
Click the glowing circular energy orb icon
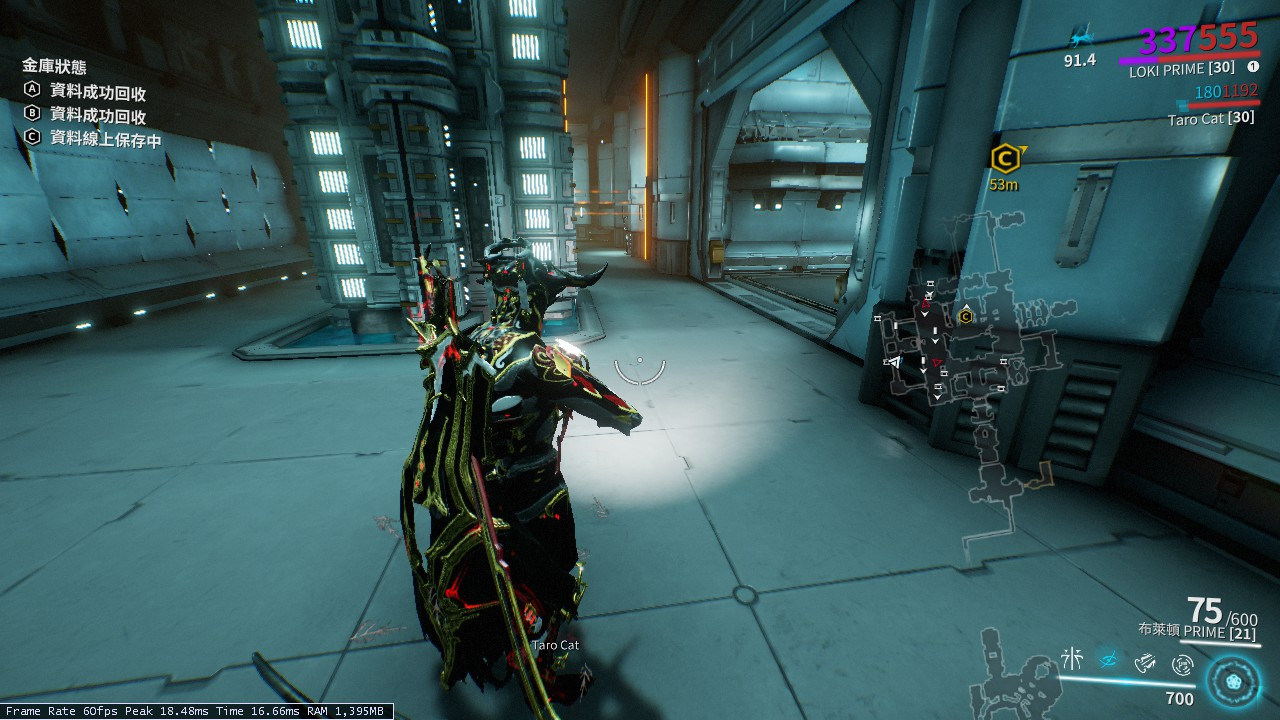[x=1232, y=681]
